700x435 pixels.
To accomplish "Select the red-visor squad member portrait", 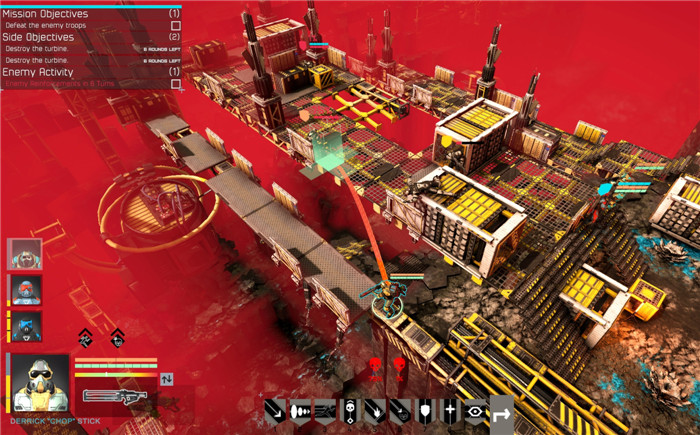I will pyautogui.click(x=25, y=290).
